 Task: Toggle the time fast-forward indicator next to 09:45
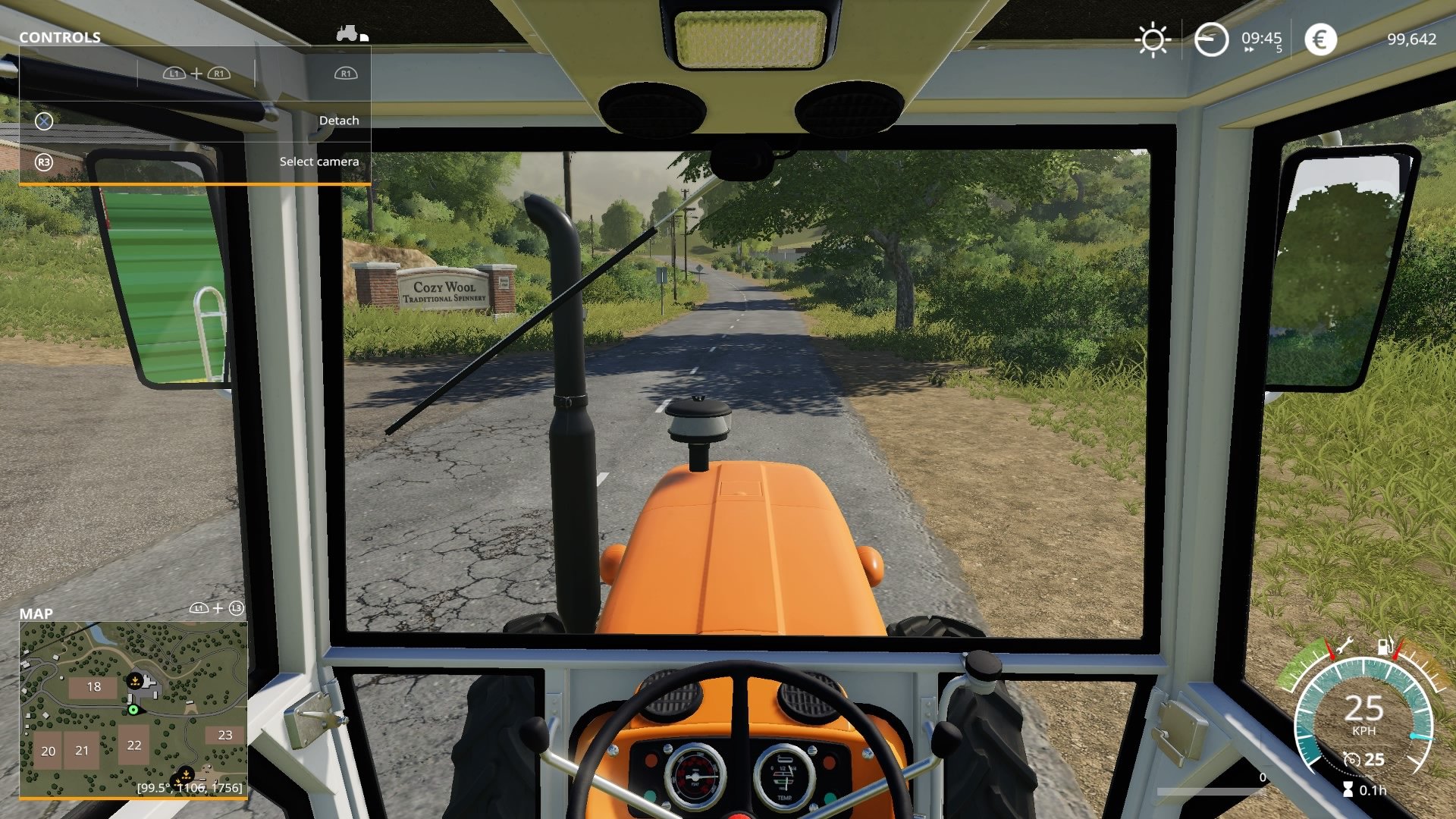[1250, 49]
